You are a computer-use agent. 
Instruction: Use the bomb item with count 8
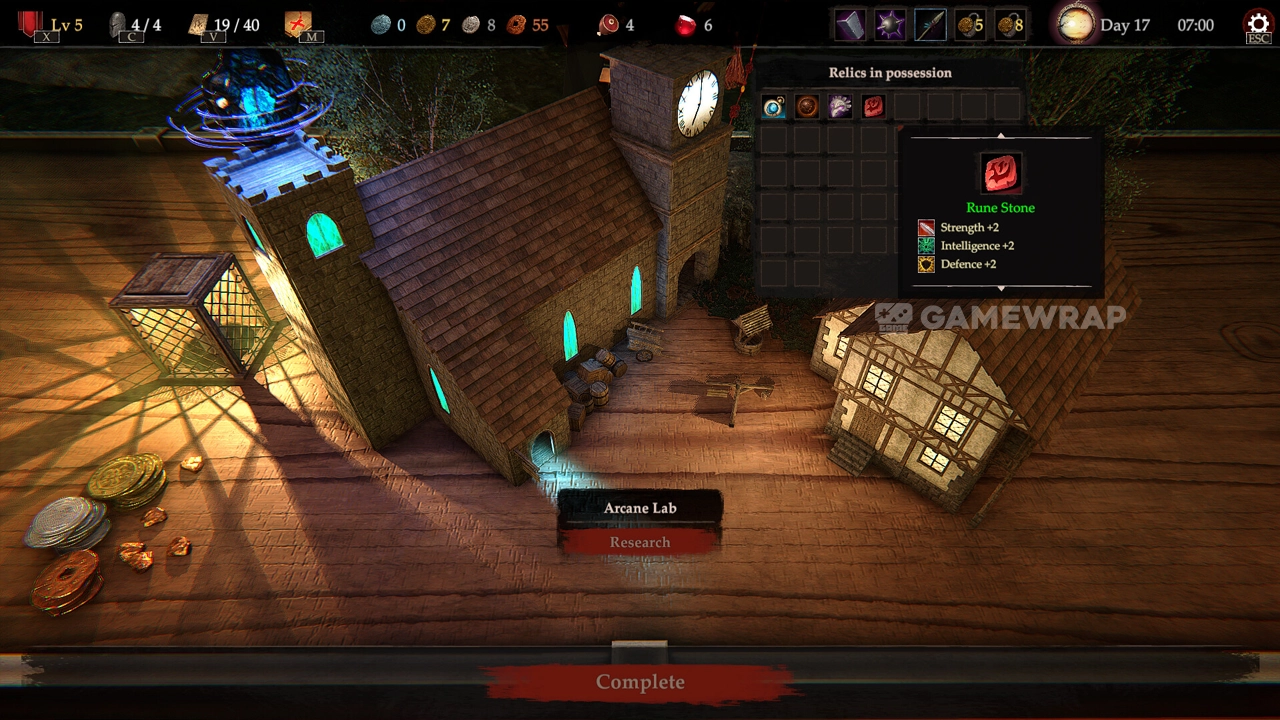(x=1010, y=25)
